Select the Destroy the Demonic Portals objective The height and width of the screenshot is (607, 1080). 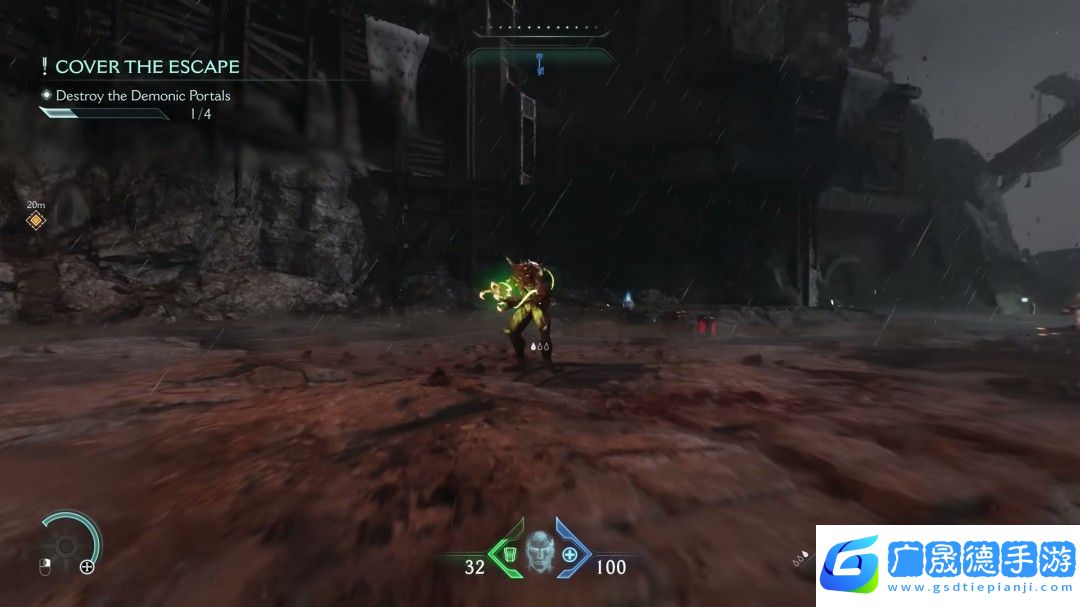point(143,96)
